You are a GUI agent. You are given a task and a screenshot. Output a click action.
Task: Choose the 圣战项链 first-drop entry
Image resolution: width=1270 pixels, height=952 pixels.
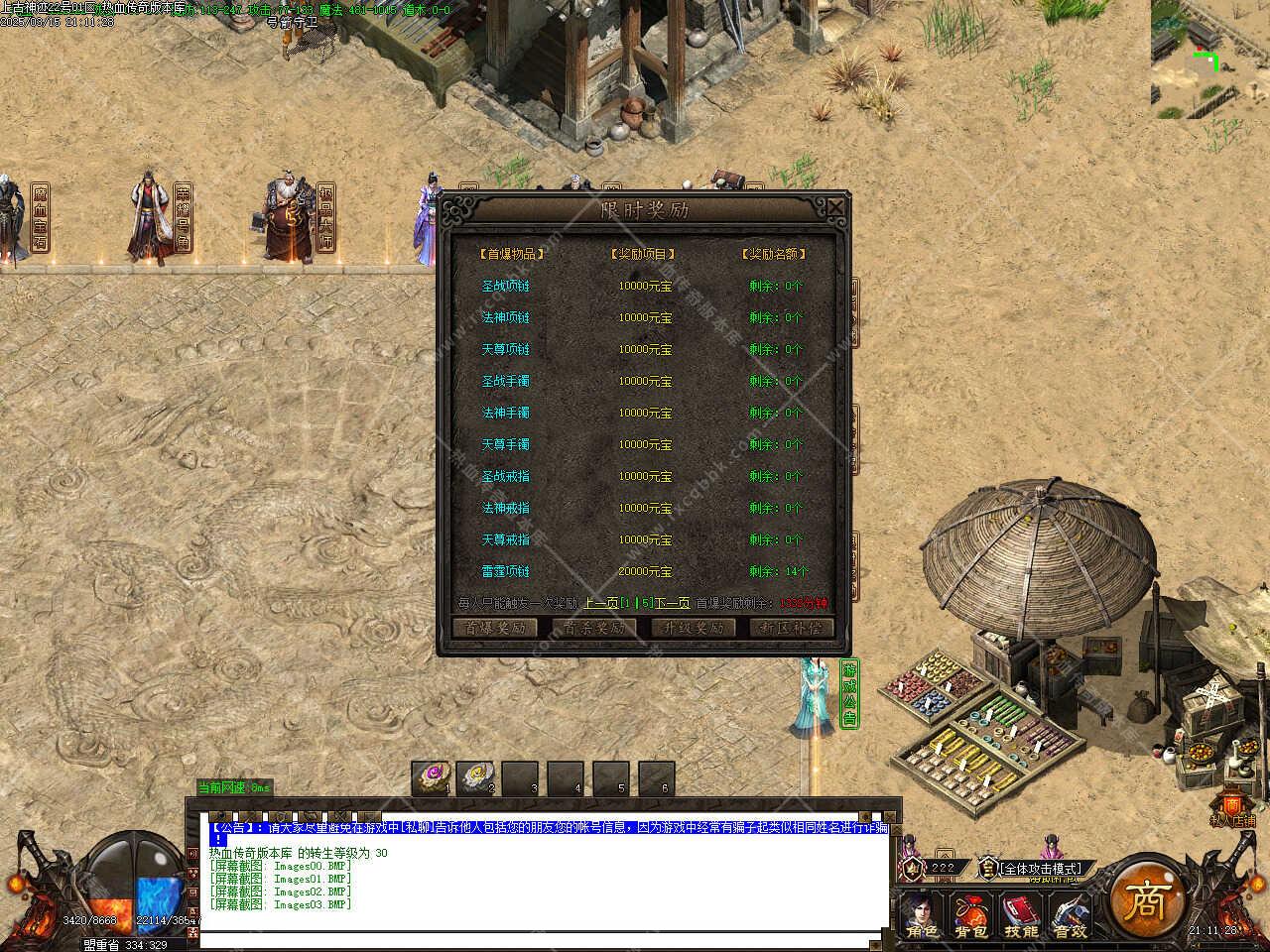click(506, 286)
